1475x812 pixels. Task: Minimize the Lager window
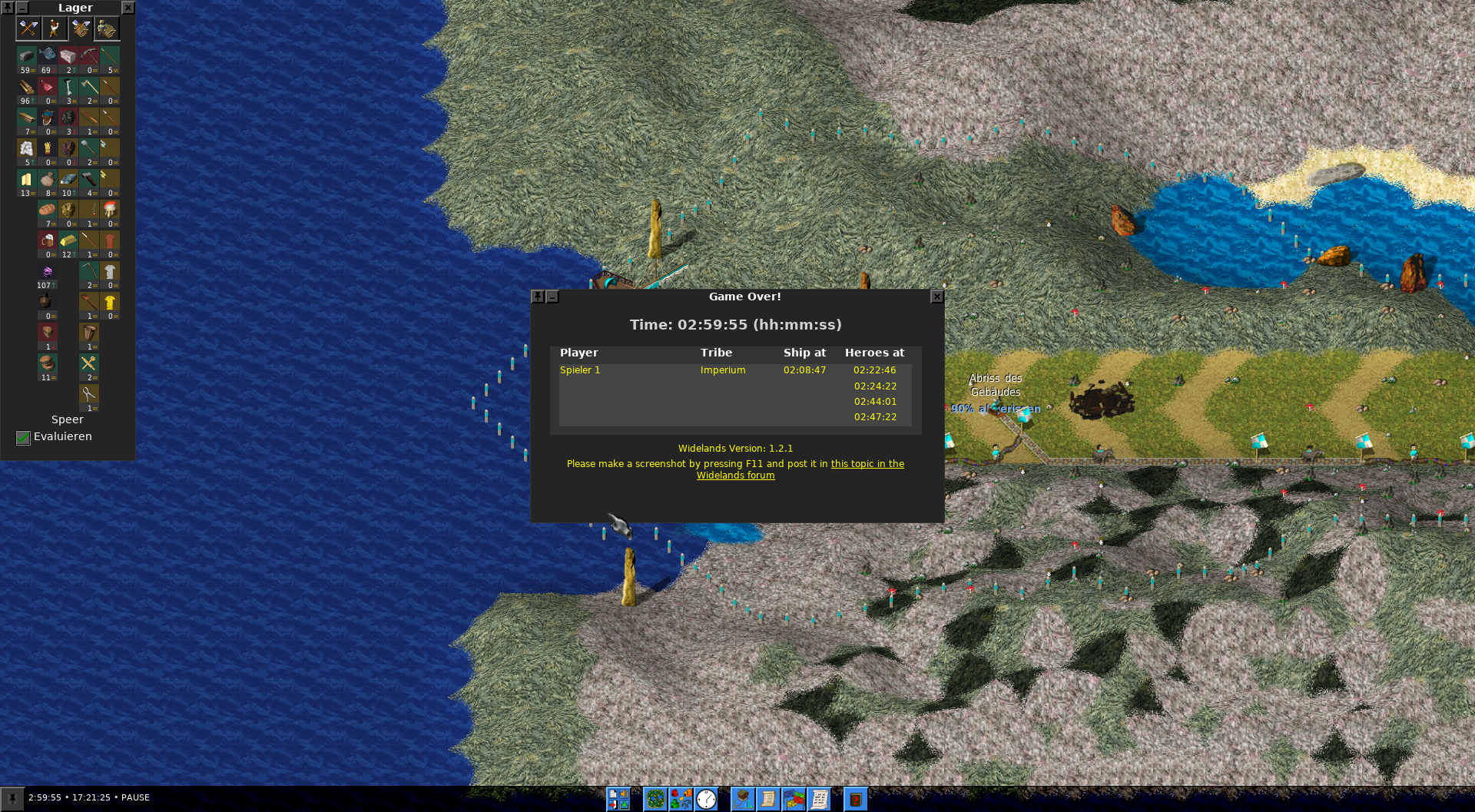coord(22,8)
